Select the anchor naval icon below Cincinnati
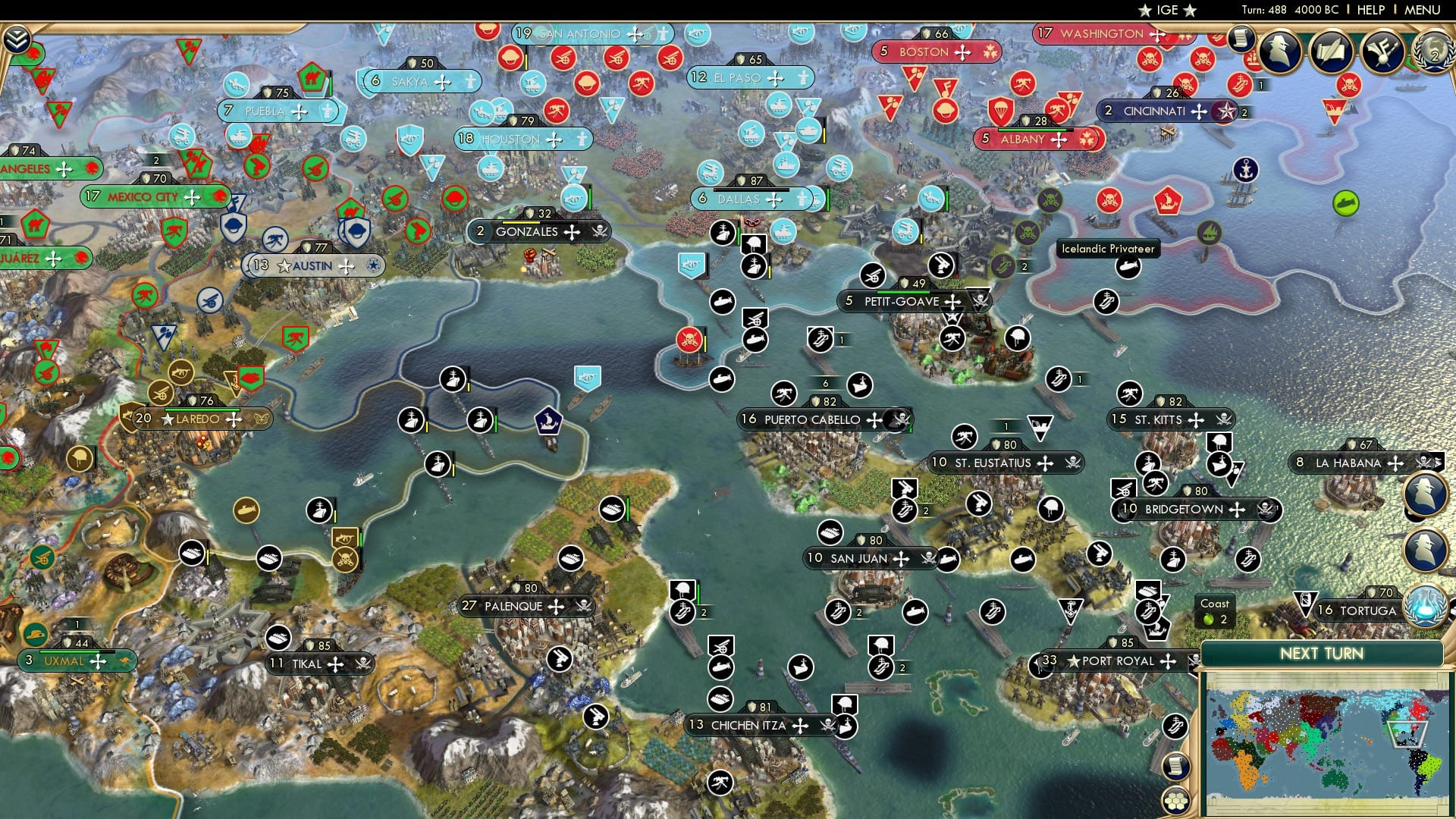 coord(1246,170)
